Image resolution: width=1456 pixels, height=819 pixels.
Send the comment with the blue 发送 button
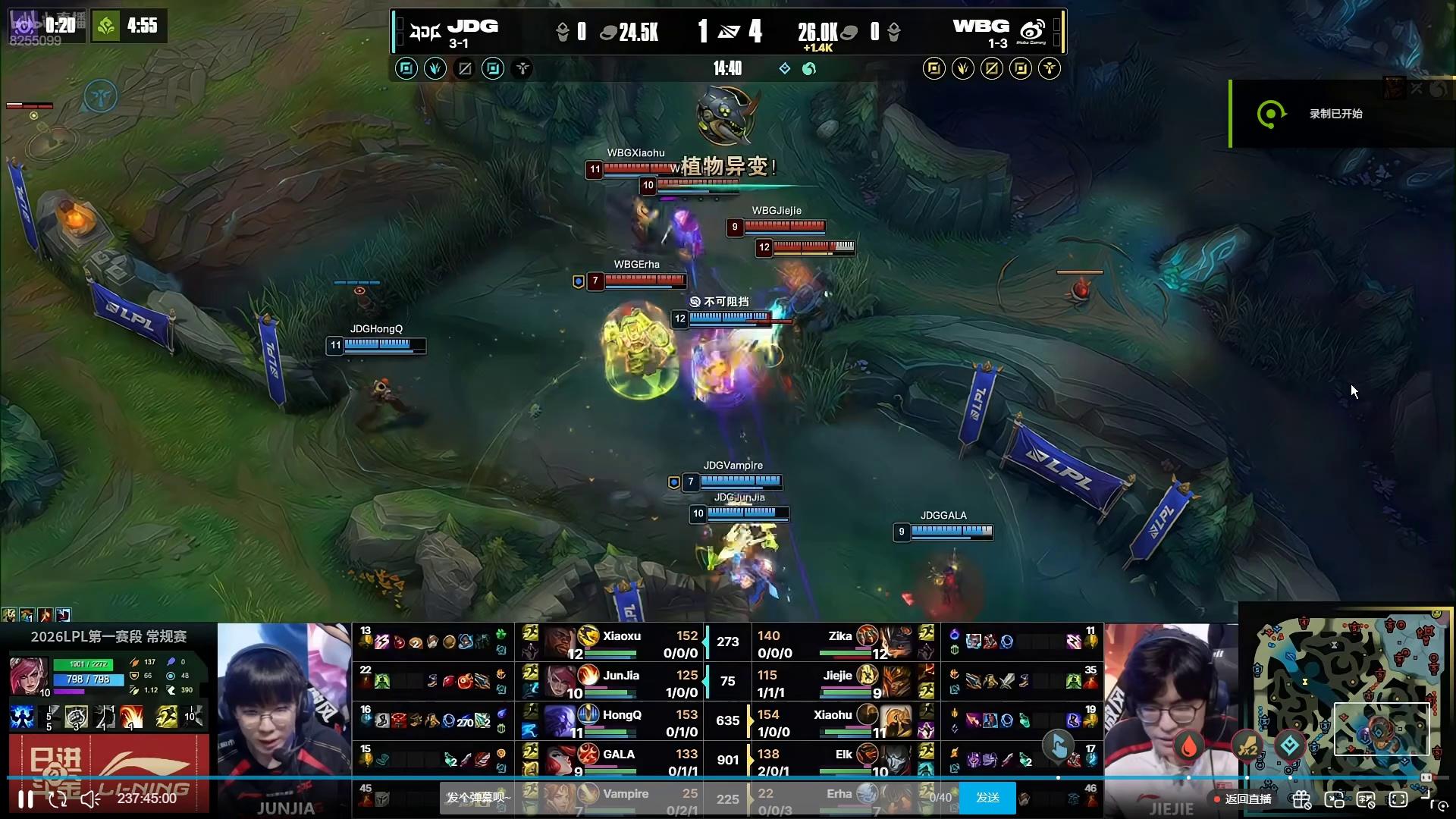coord(987,798)
